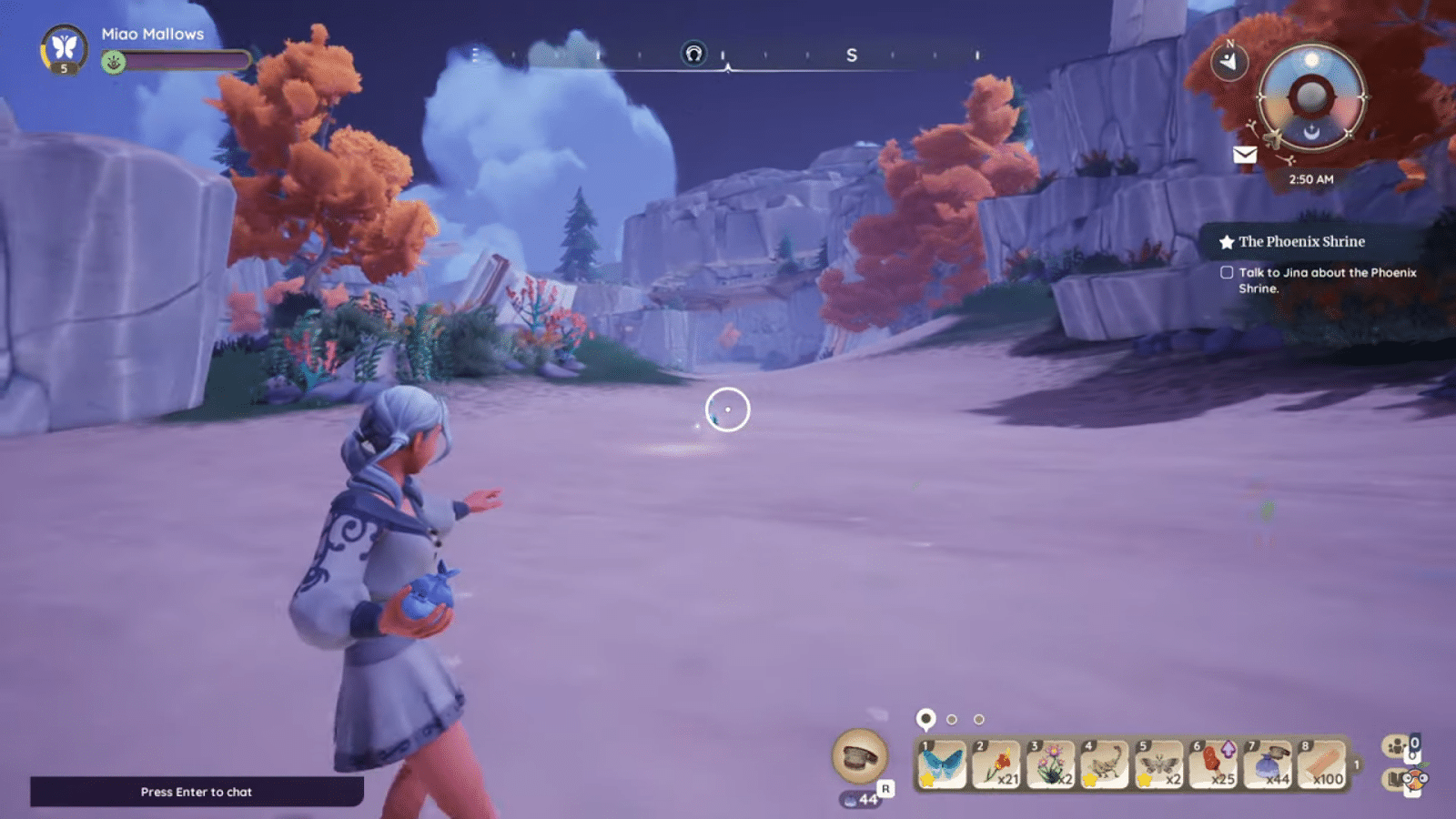Click the active hotbar page pin indicator
Image resolution: width=1456 pixels, height=819 pixels.
click(925, 719)
